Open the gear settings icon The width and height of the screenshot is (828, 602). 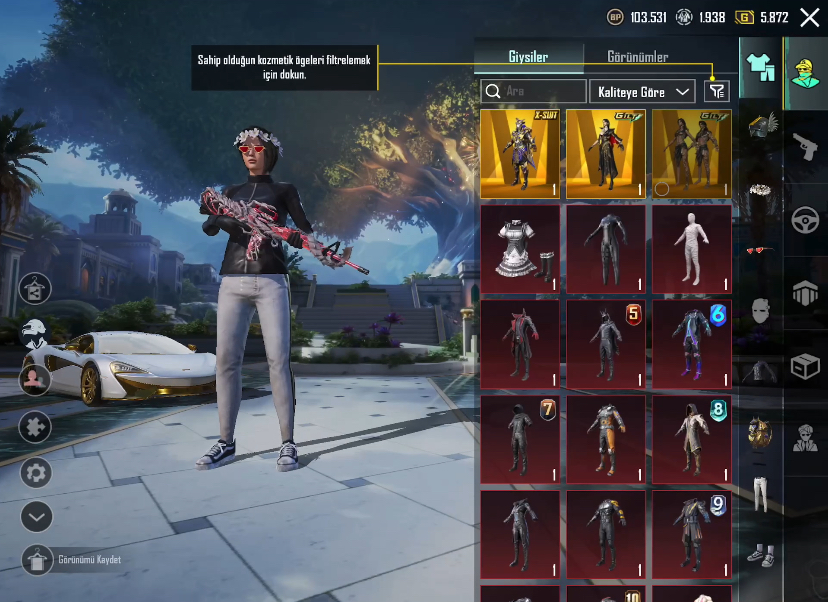point(36,472)
